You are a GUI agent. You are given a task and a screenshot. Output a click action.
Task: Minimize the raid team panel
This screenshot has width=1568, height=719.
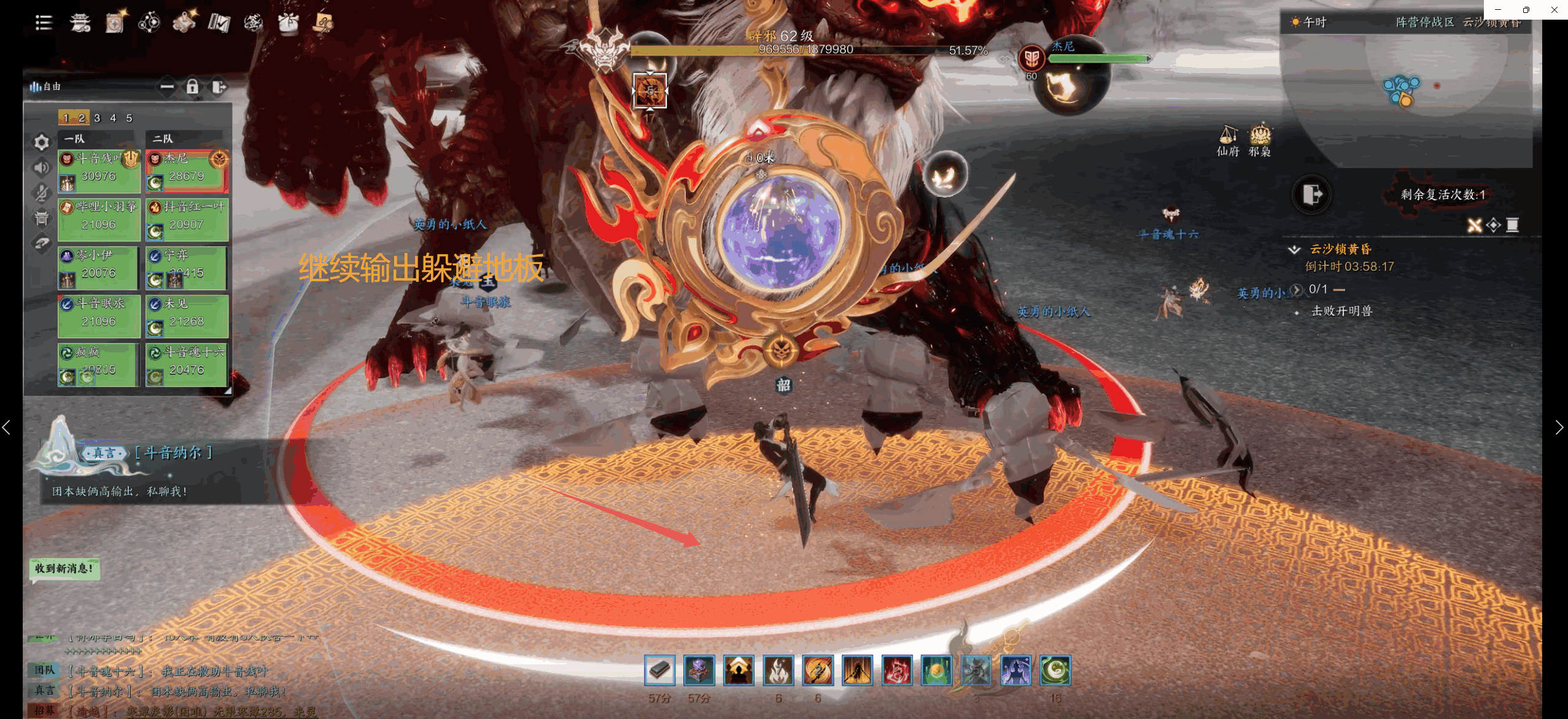166,87
